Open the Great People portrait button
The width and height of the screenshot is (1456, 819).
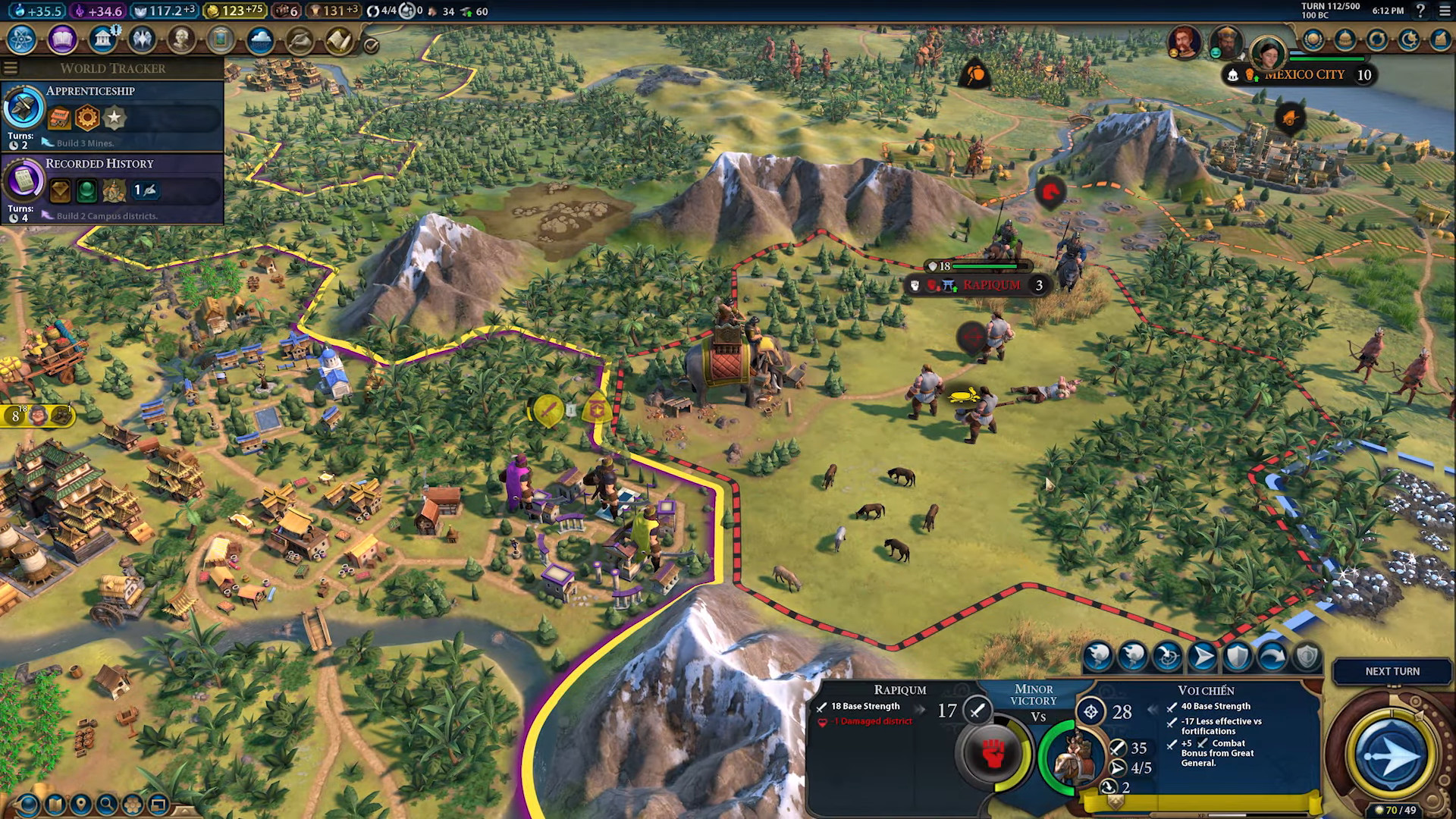[181, 39]
